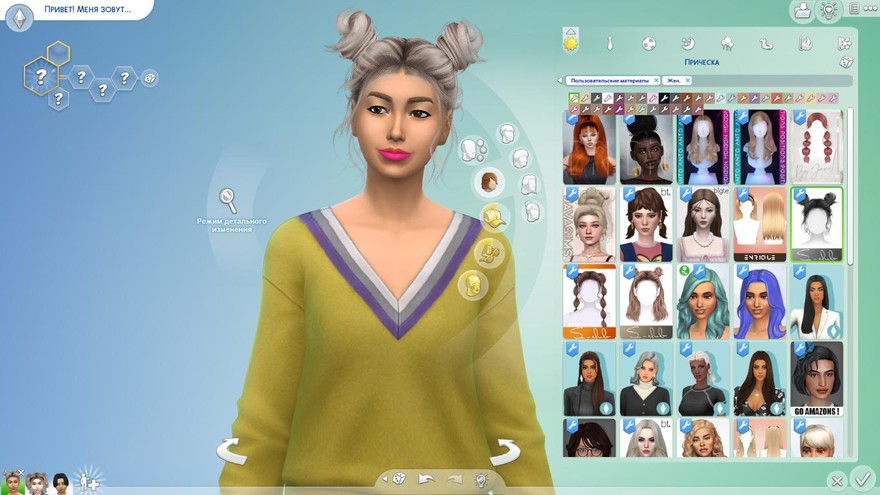This screenshot has width=880, height=495.
Task: Rotate the Sim with the left arrow
Action: pyautogui.click(x=231, y=451)
